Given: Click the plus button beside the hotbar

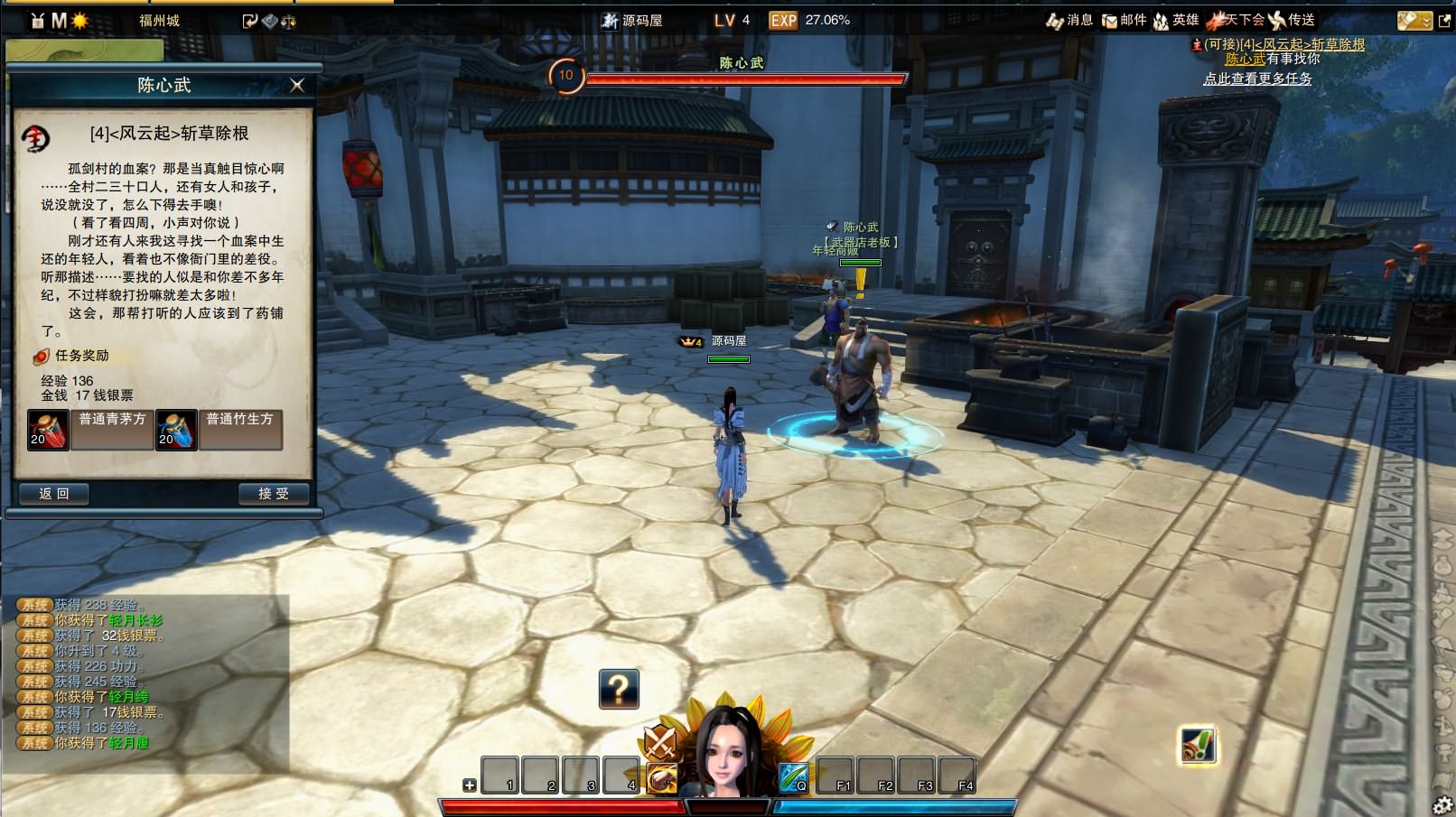Looking at the screenshot, I should point(470,785).
